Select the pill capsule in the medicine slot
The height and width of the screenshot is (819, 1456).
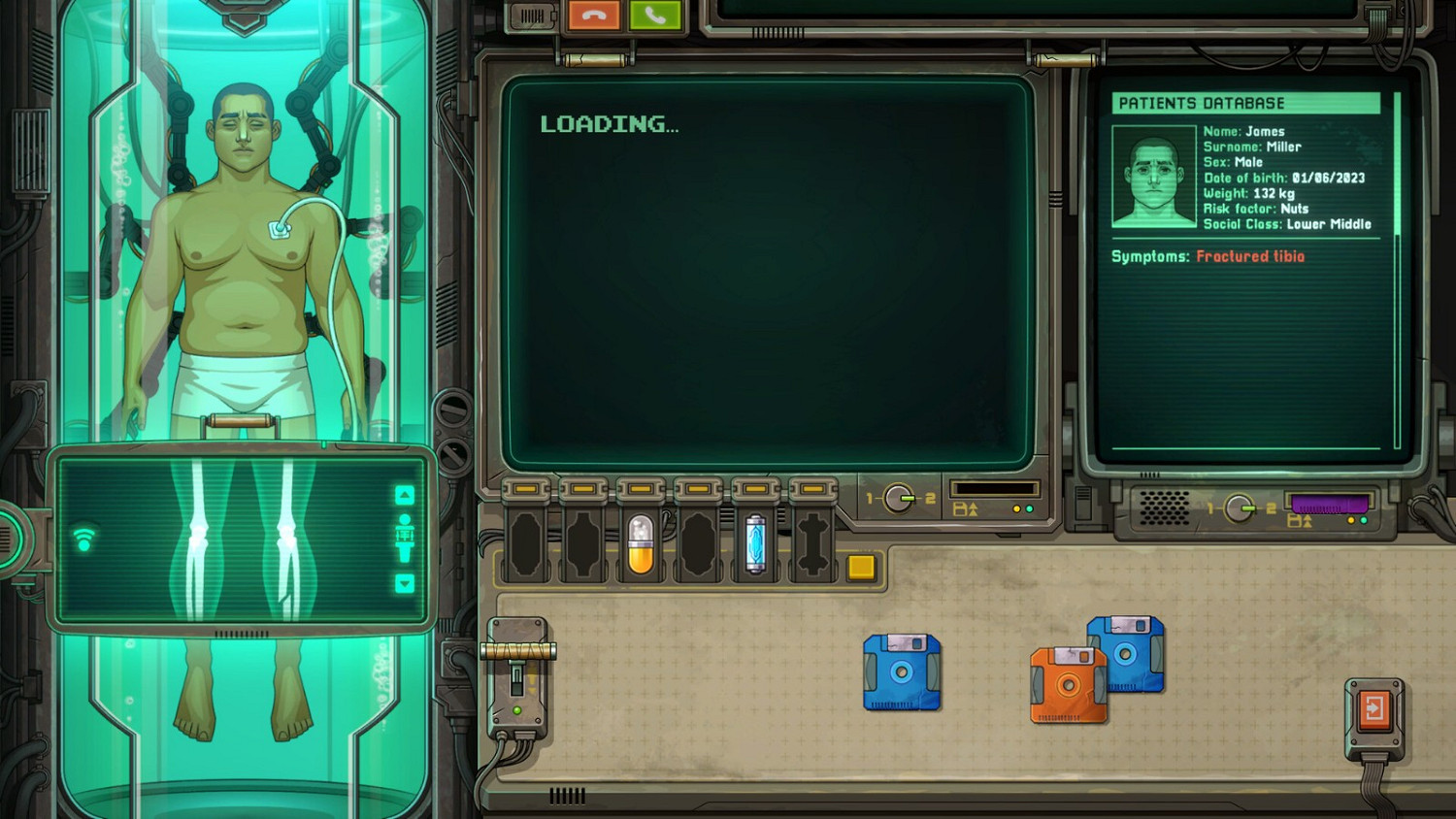(x=641, y=541)
